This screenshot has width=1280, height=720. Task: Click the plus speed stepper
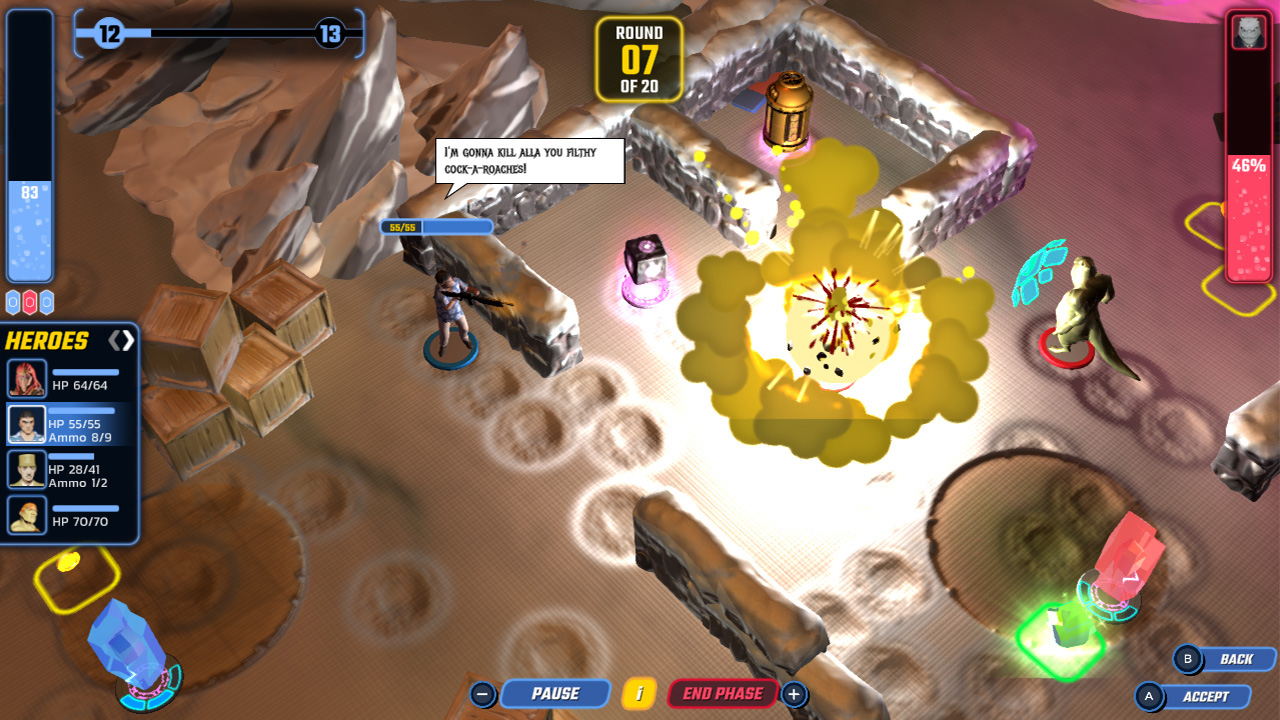(x=794, y=692)
